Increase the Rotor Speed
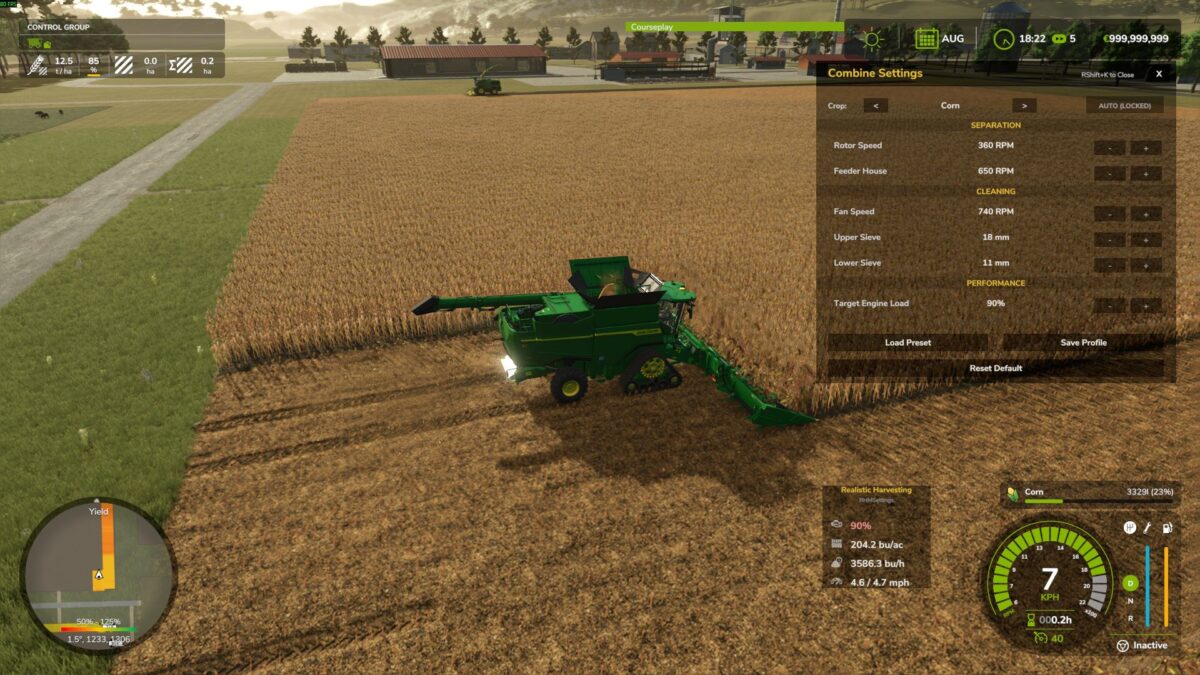This screenshot has height=675, width=1200. [x=1146, y=147]
